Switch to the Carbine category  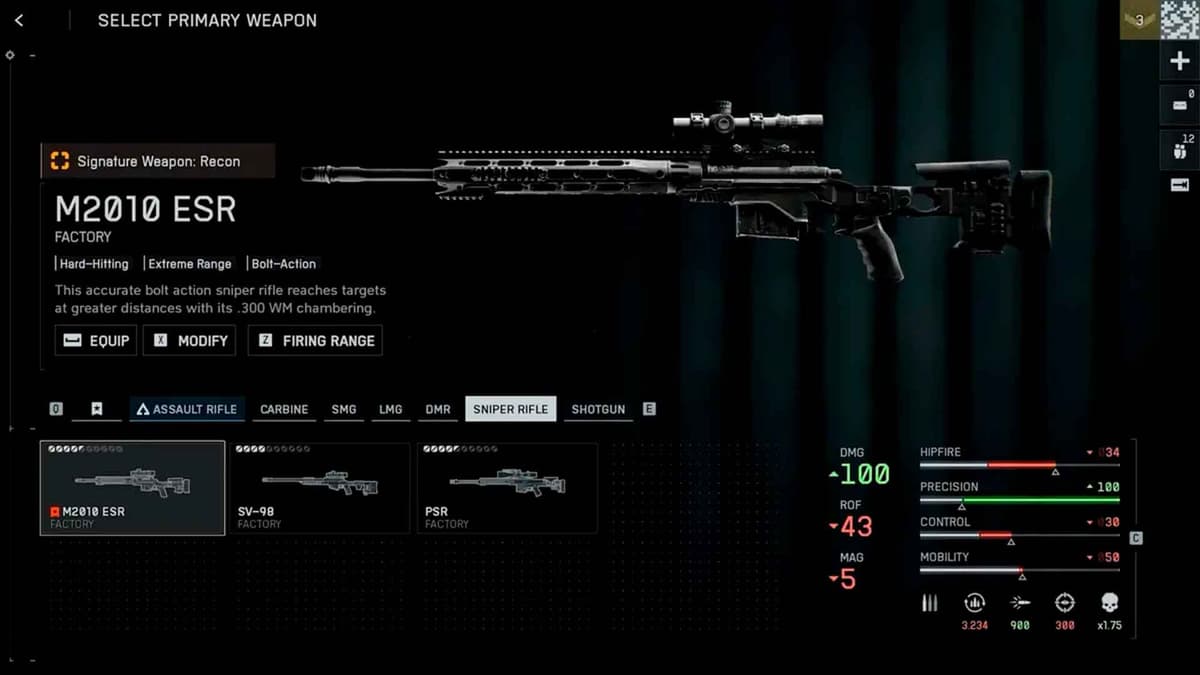click(284, 409)
